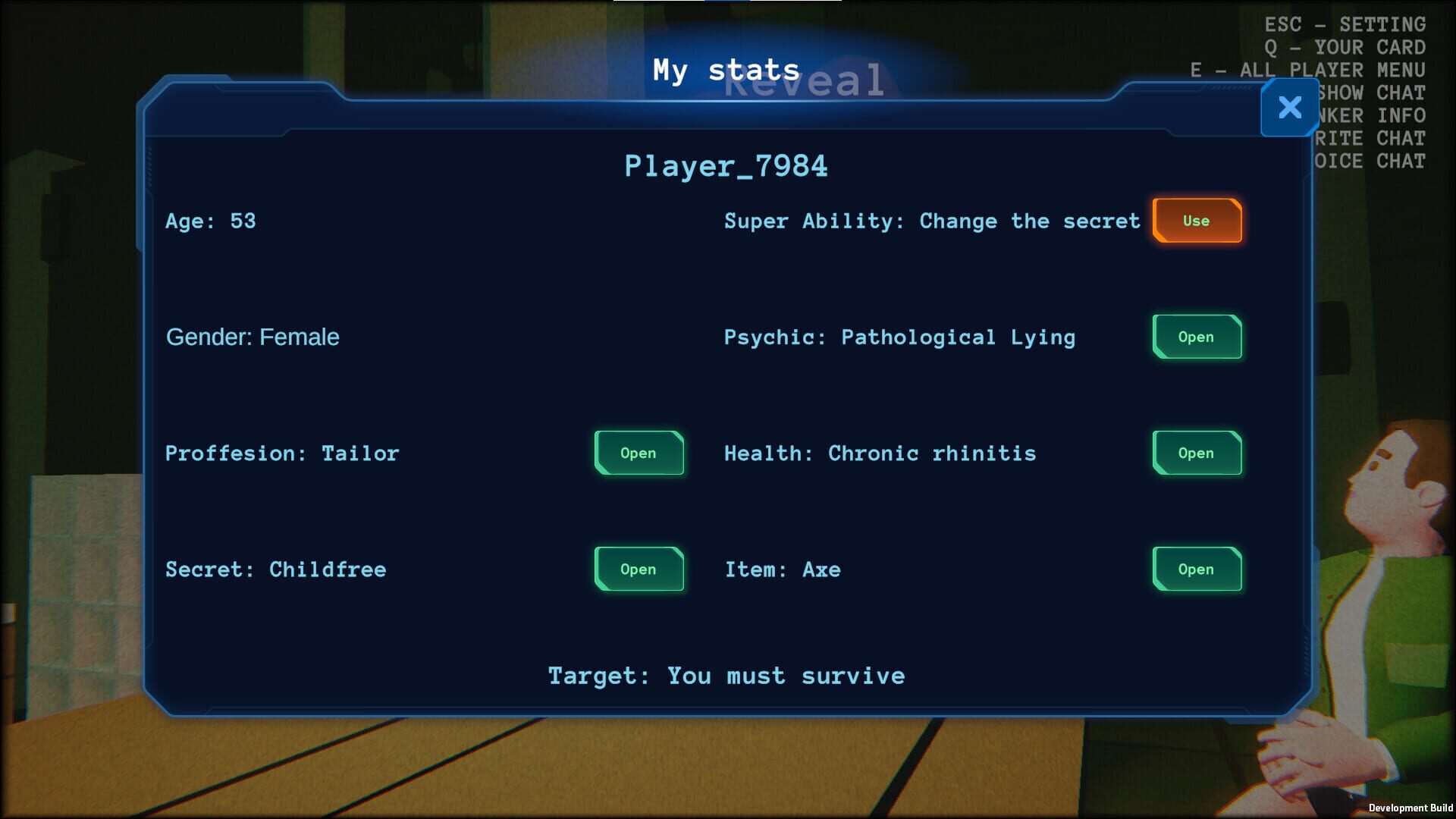Open the Psychic: Pathological Lying card

(1197, 337)
